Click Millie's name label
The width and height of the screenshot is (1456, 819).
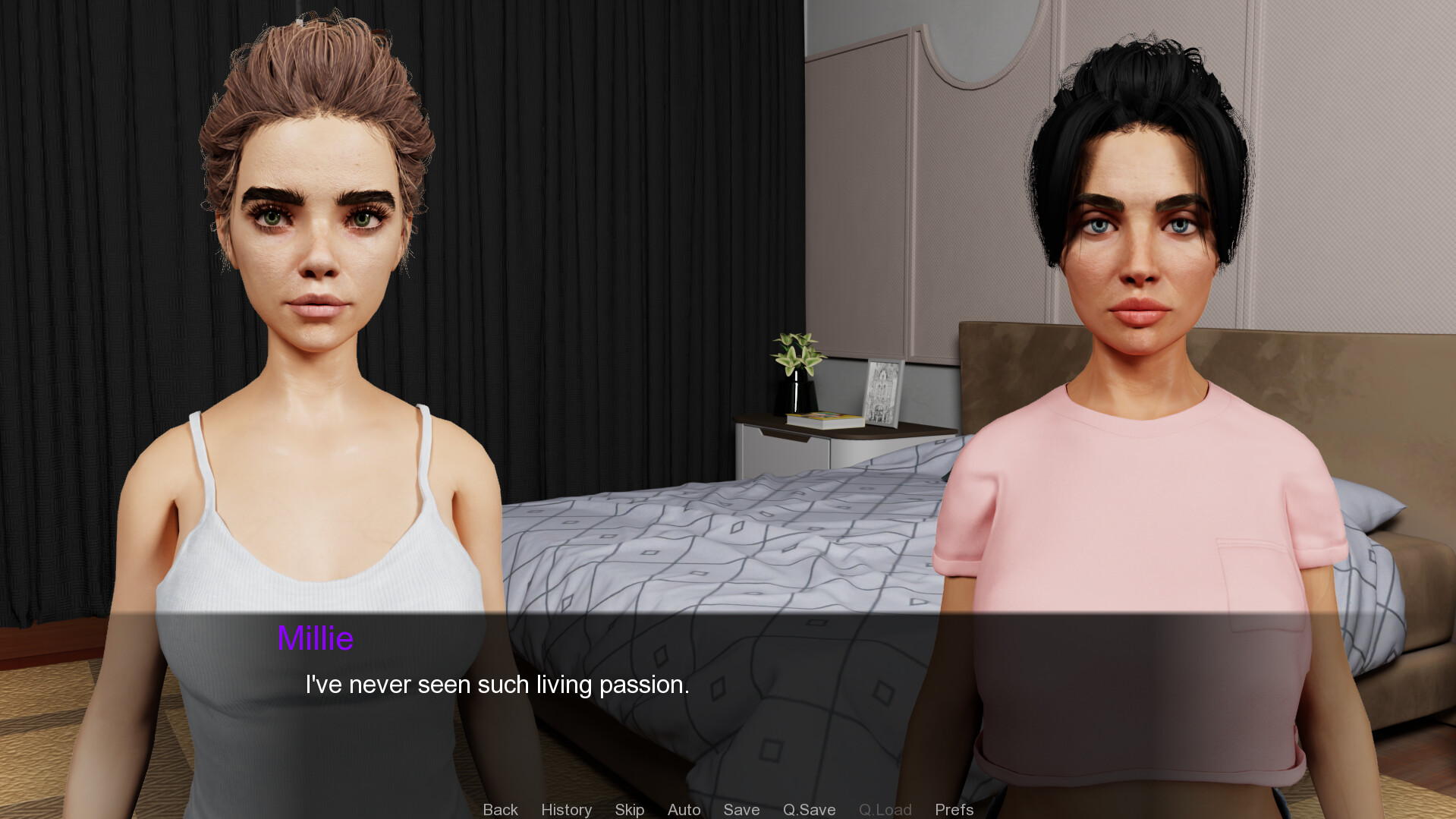pyautogui.click(x=316, y=638)
